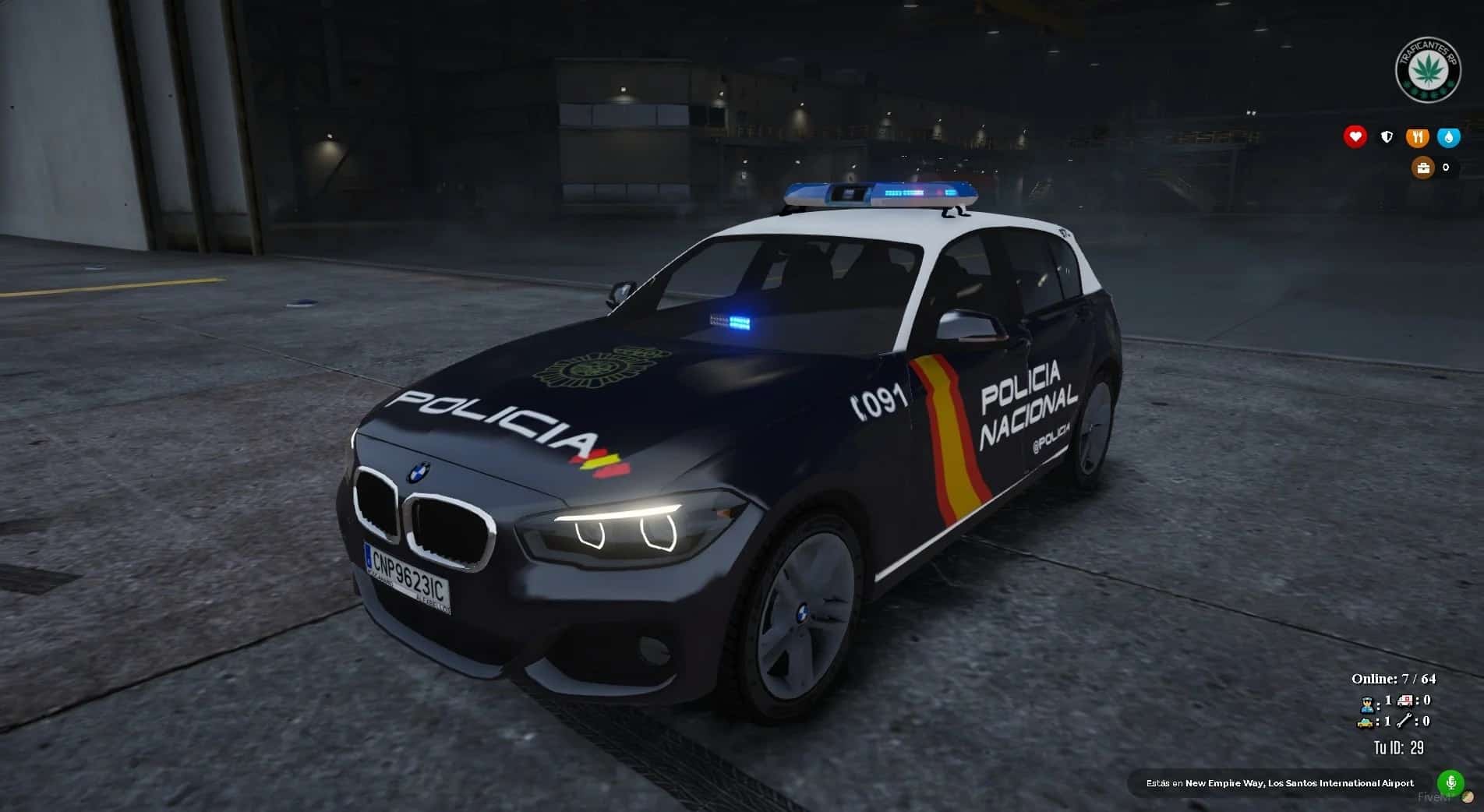Click the orange fork-and-knife hunger icon

click(1417, 137)
